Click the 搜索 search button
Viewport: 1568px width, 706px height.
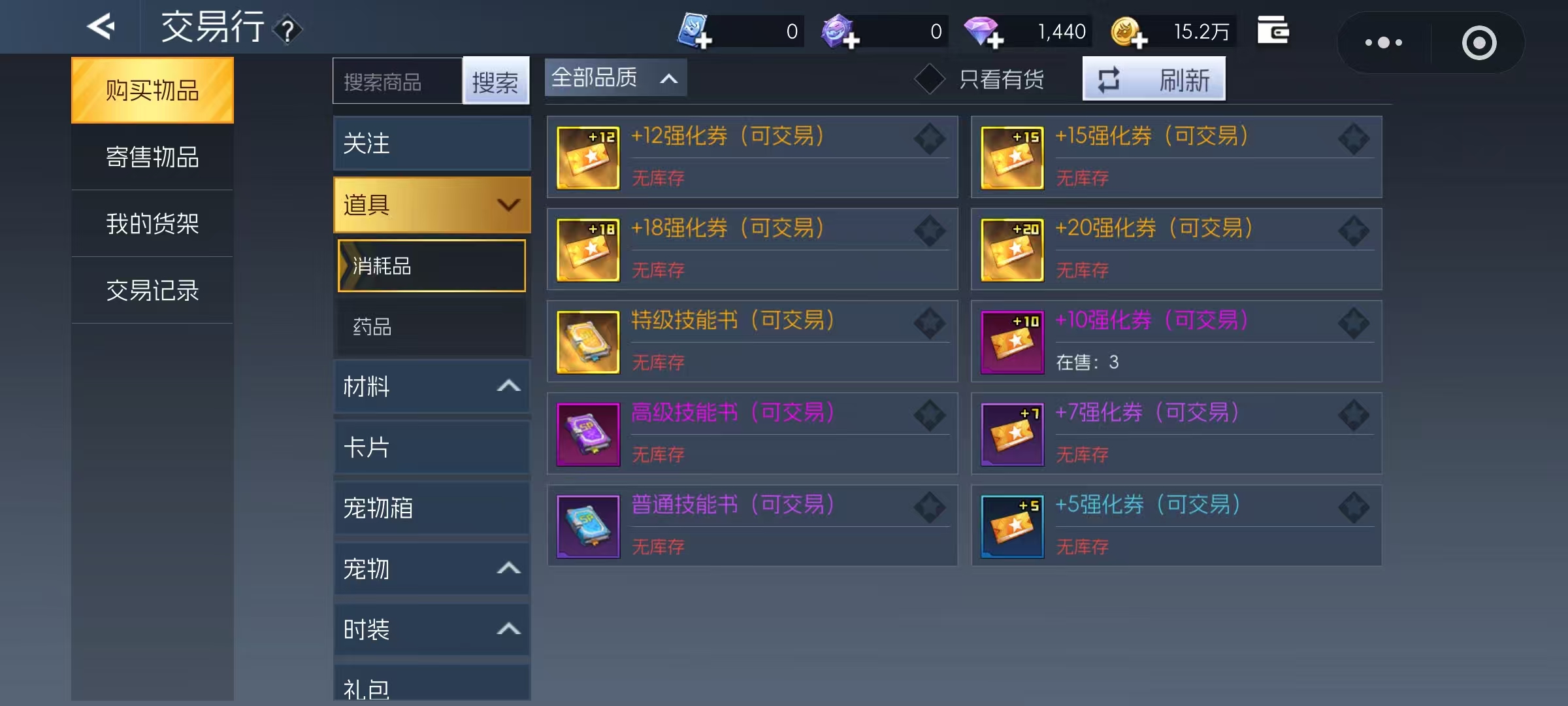point(497,81)
